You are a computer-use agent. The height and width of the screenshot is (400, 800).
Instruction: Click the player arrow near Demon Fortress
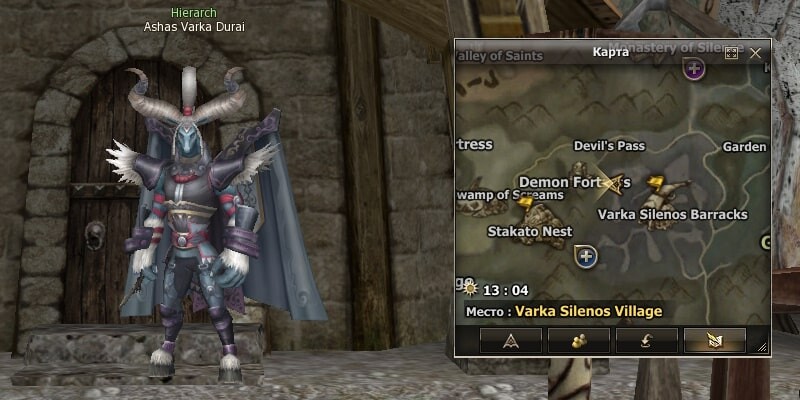pos(616,180)
